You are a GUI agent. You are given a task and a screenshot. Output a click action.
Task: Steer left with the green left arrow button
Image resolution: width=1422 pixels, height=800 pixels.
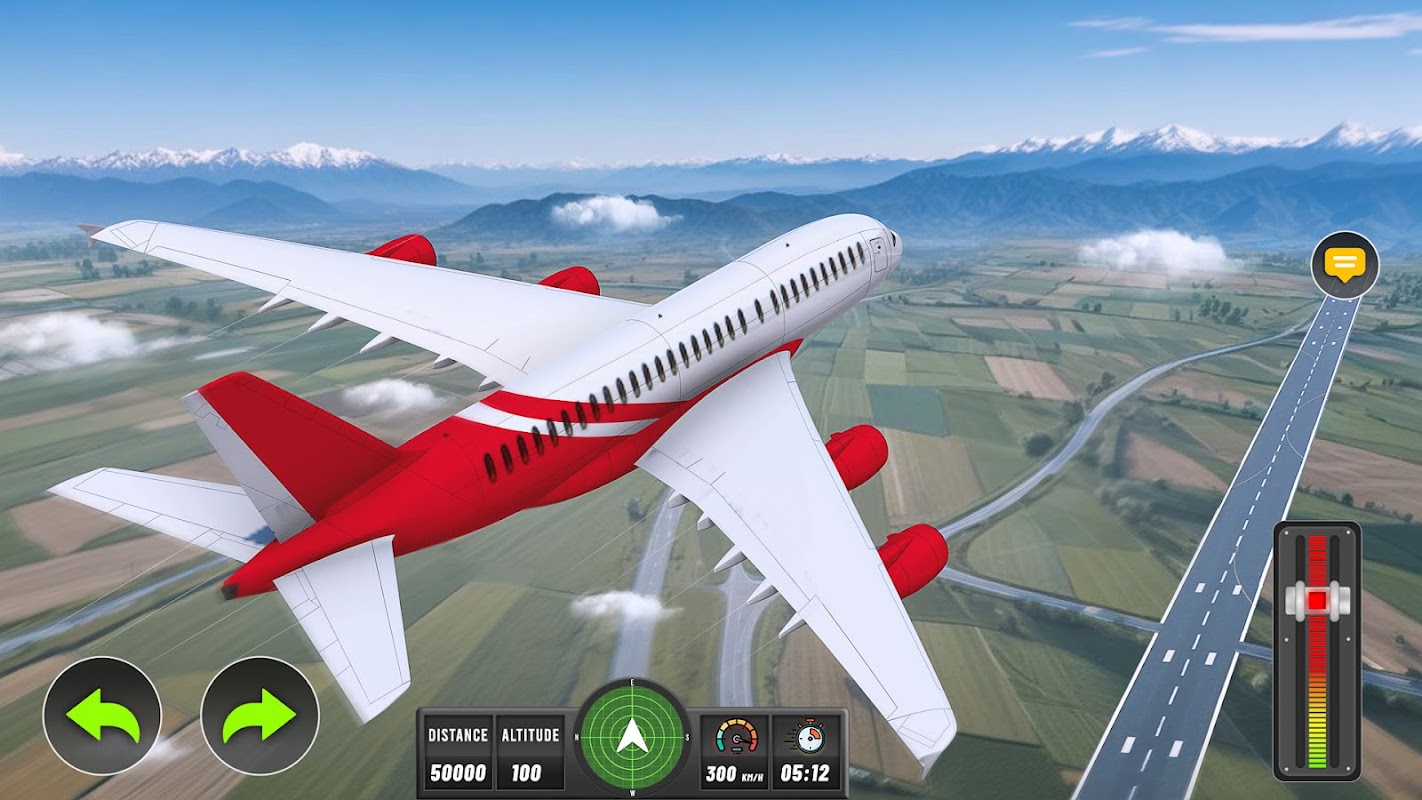(x=102, y=715)
